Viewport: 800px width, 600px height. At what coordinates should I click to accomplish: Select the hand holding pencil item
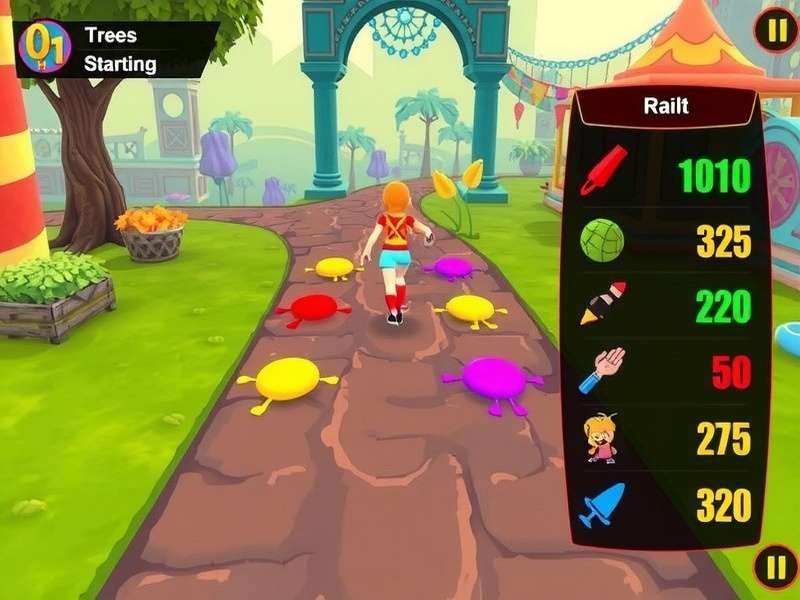tap(602, 369)
